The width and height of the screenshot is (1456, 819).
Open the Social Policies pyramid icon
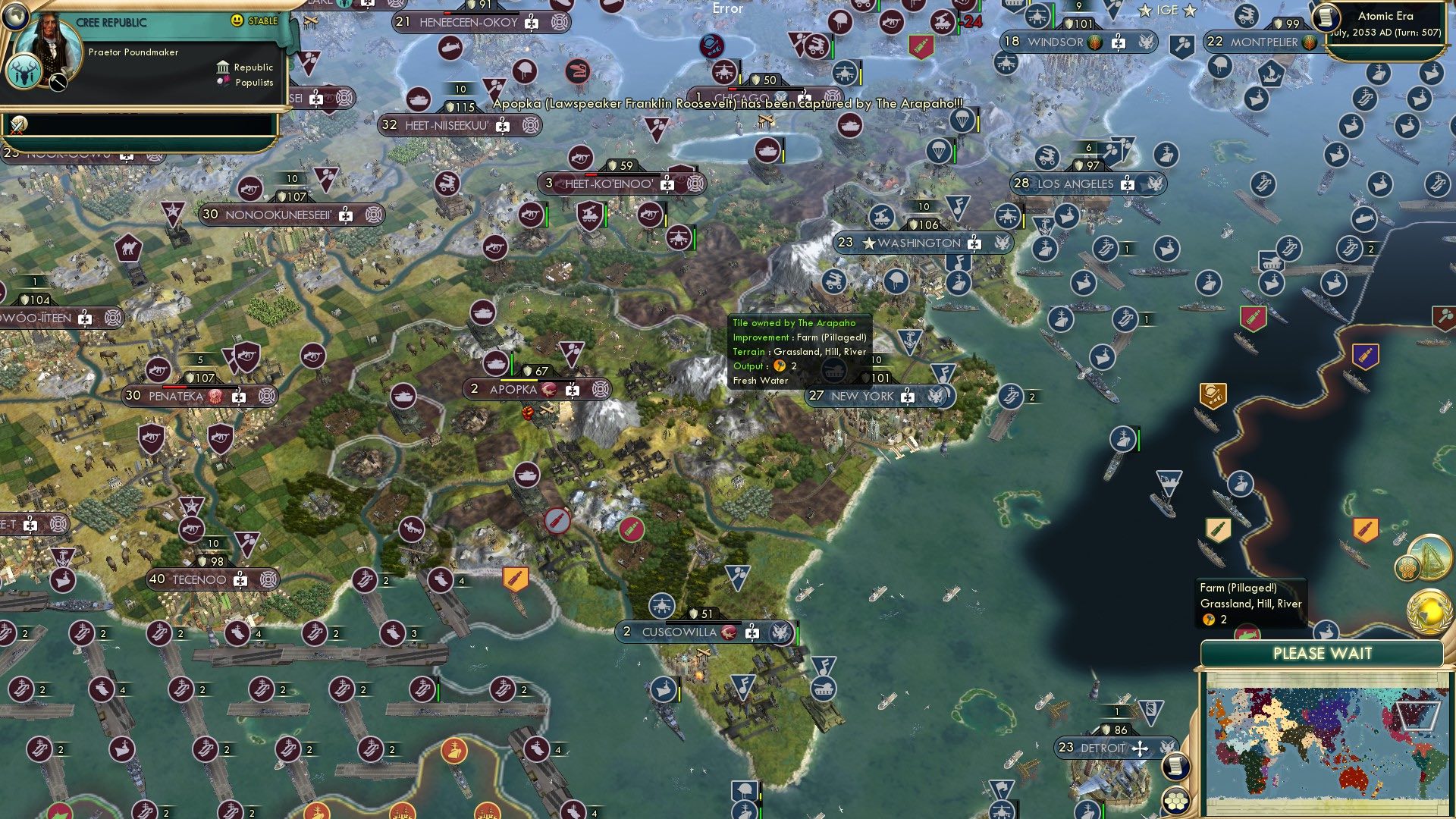[x=1430, y=559]
